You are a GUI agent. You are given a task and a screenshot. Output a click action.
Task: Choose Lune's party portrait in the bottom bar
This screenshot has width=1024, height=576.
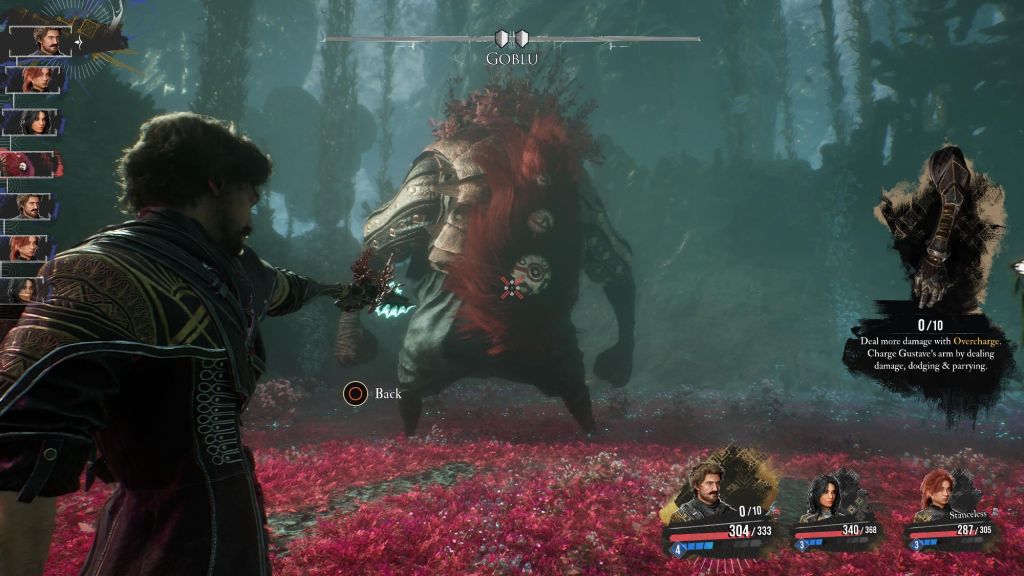(832, 497)
